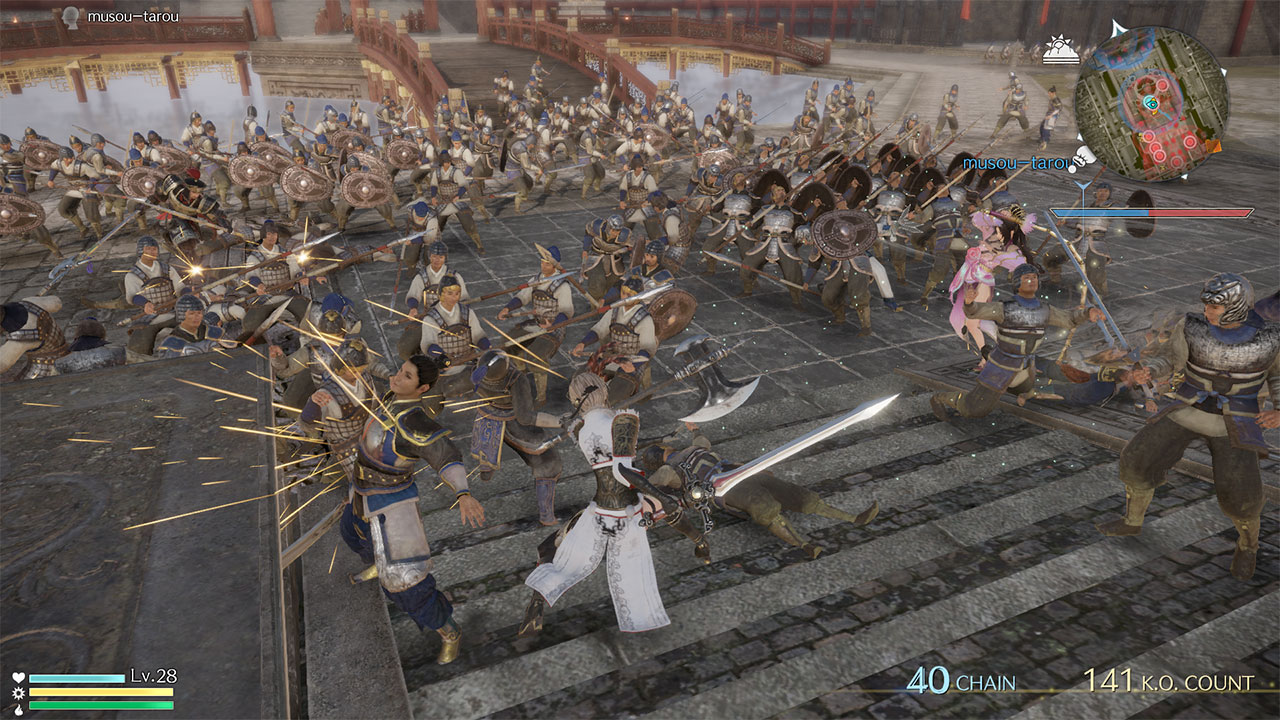
Task: Click the circular minimap
Action: click(x=1151, y=103)
